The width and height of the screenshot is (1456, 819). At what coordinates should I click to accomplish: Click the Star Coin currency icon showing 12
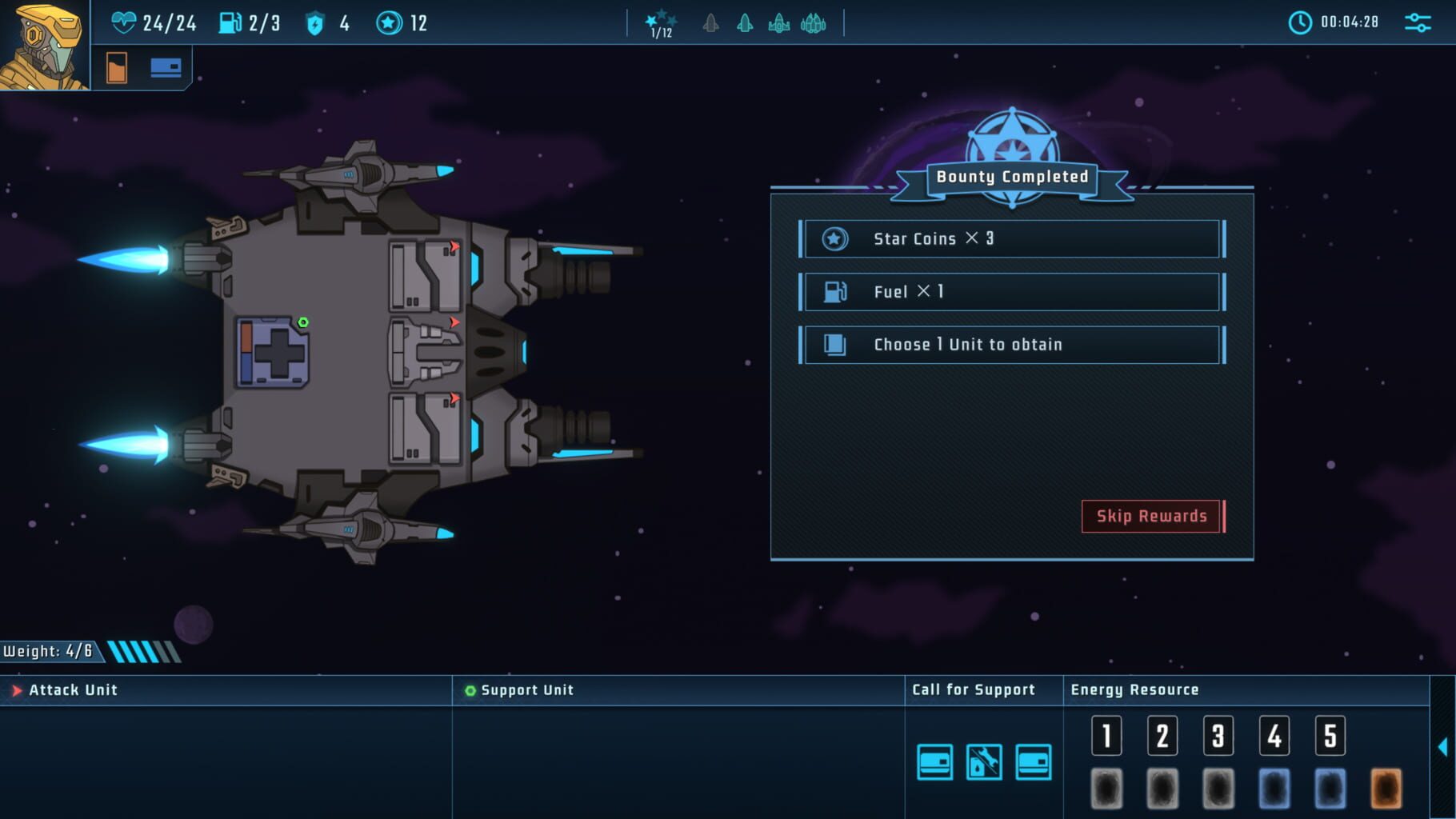(x=390, y=22)
